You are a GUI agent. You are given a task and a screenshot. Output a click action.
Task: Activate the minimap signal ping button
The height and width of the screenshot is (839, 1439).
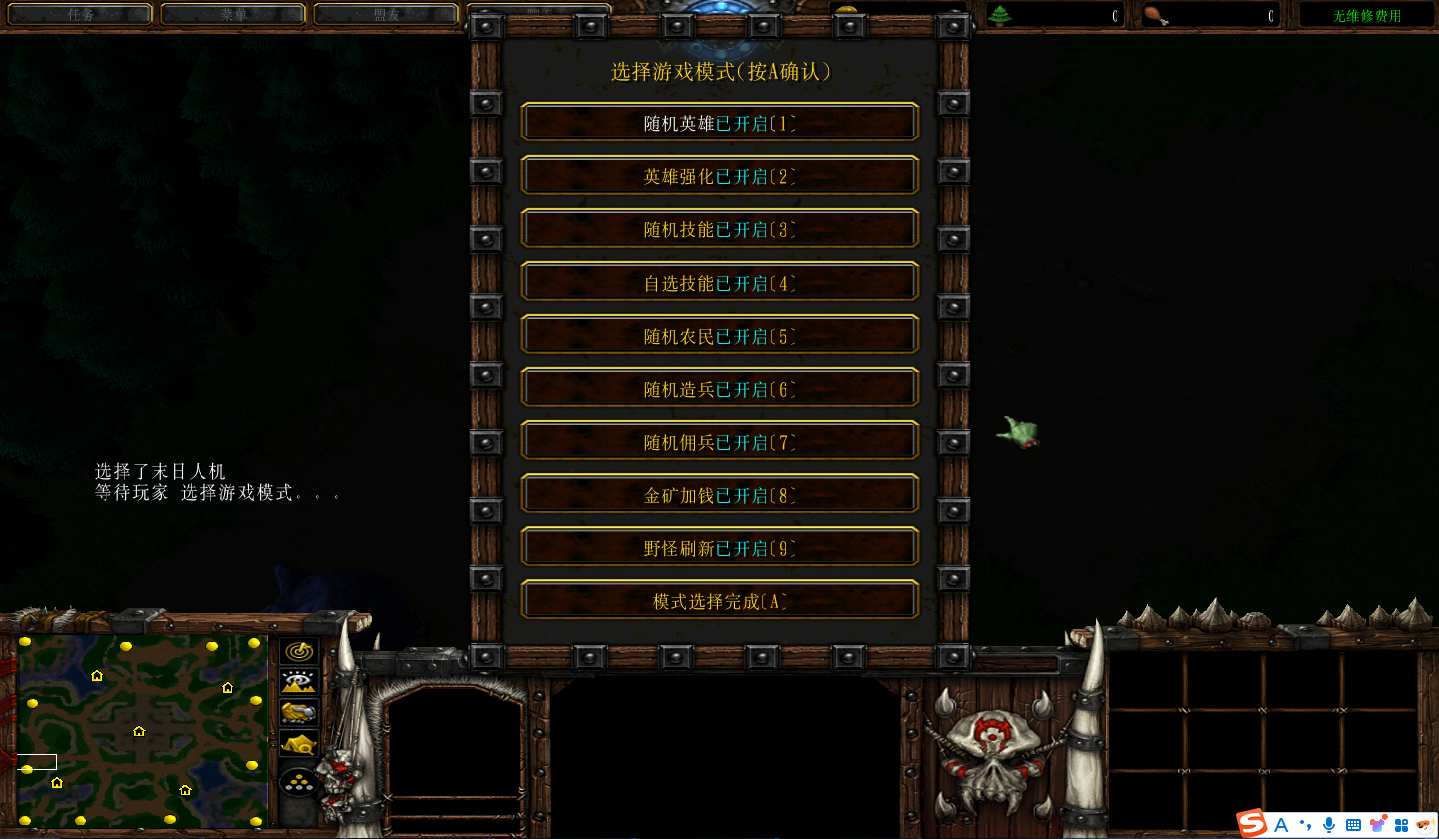[x=299, y=651]
